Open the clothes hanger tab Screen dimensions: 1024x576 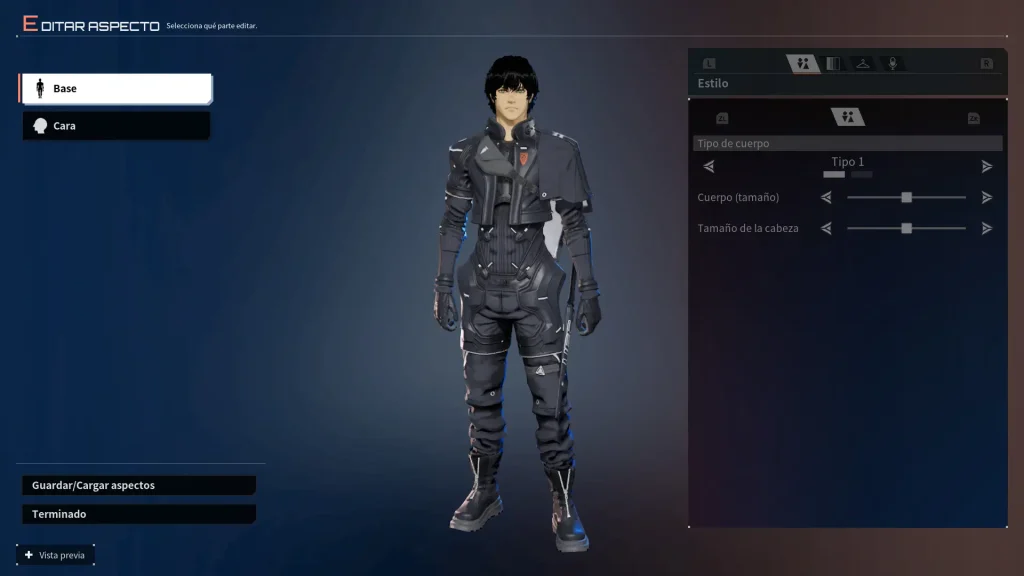(862, 64)
